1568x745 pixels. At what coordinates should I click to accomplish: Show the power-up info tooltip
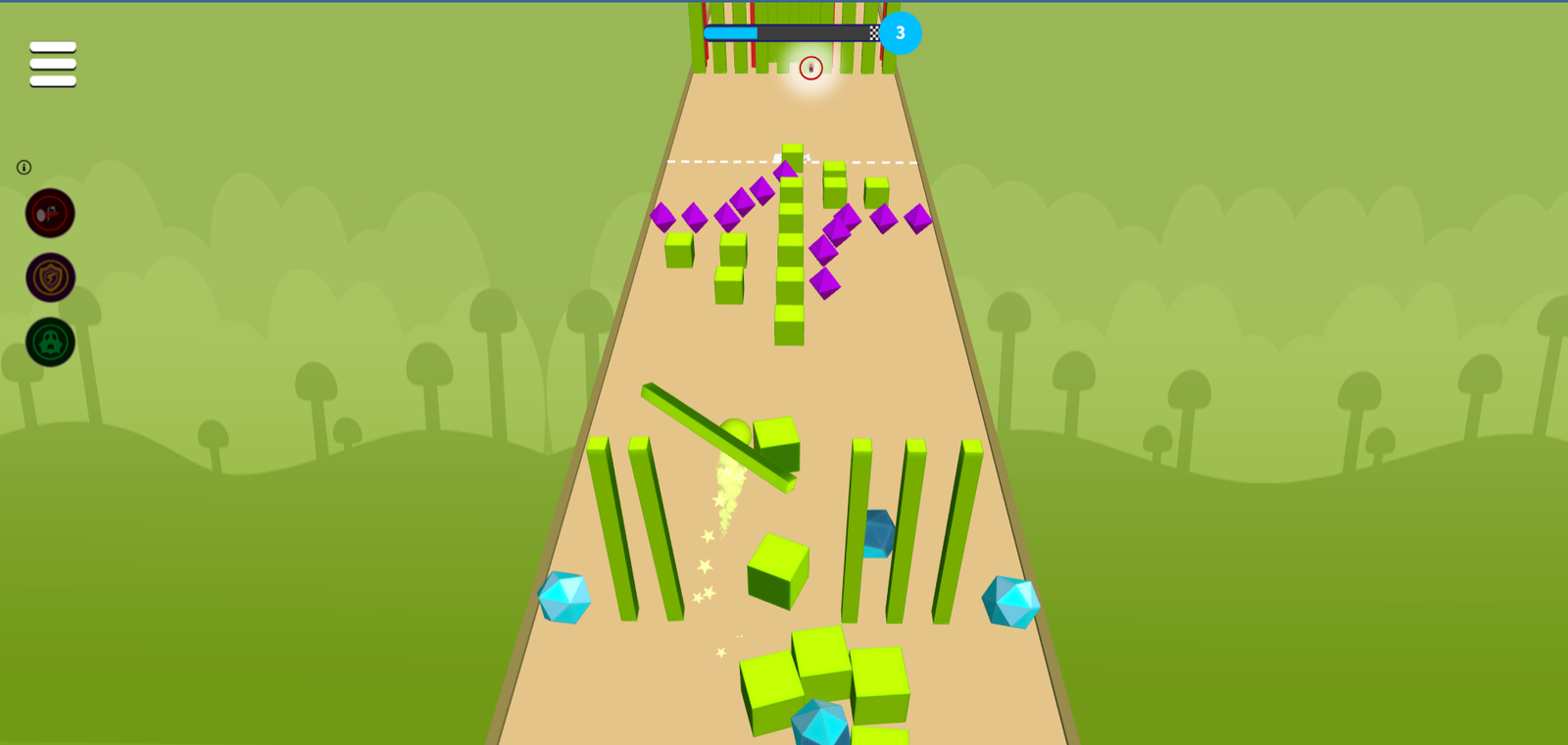(24, 168)
